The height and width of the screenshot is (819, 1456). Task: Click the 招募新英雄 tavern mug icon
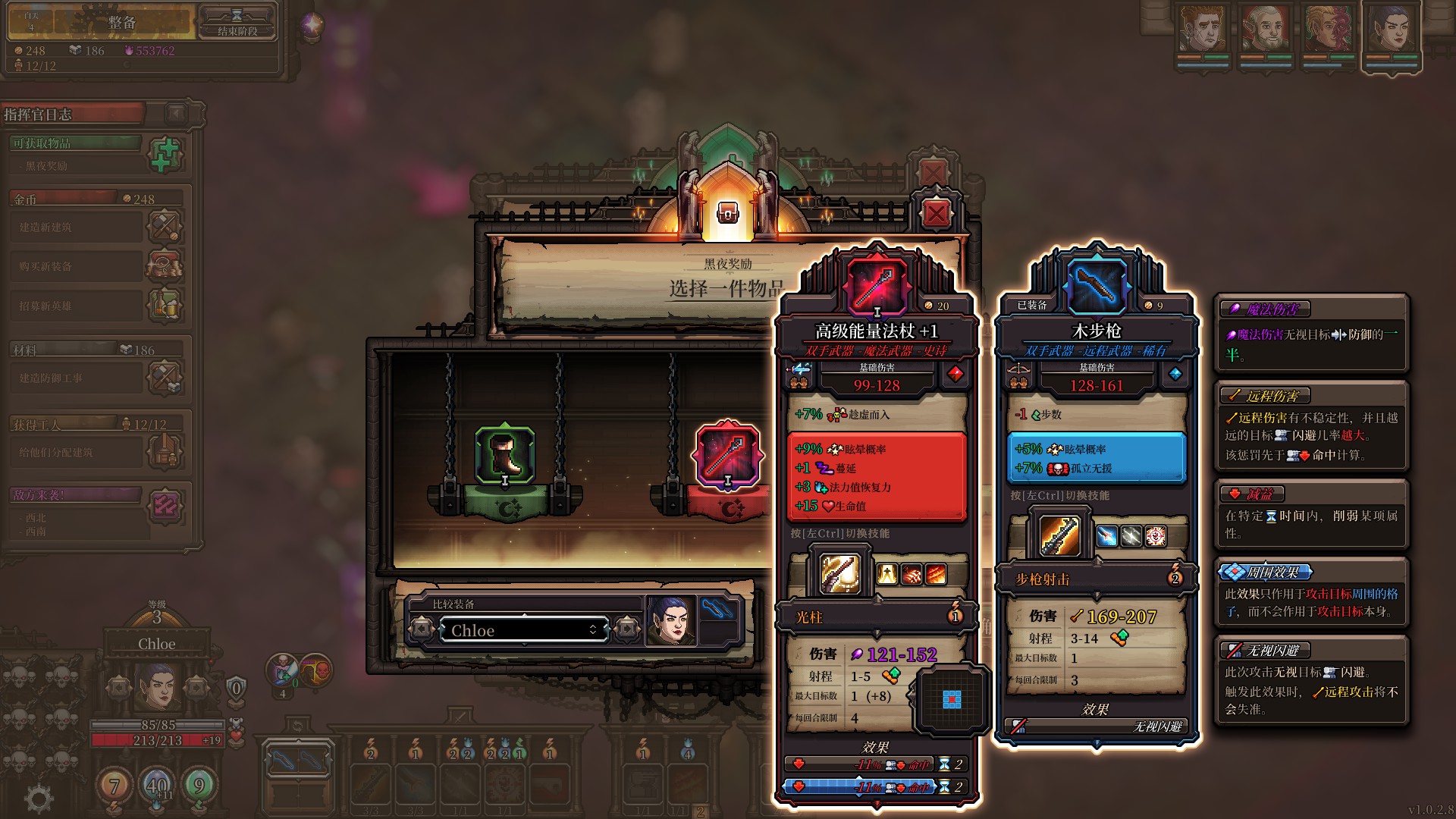[165, 305]
